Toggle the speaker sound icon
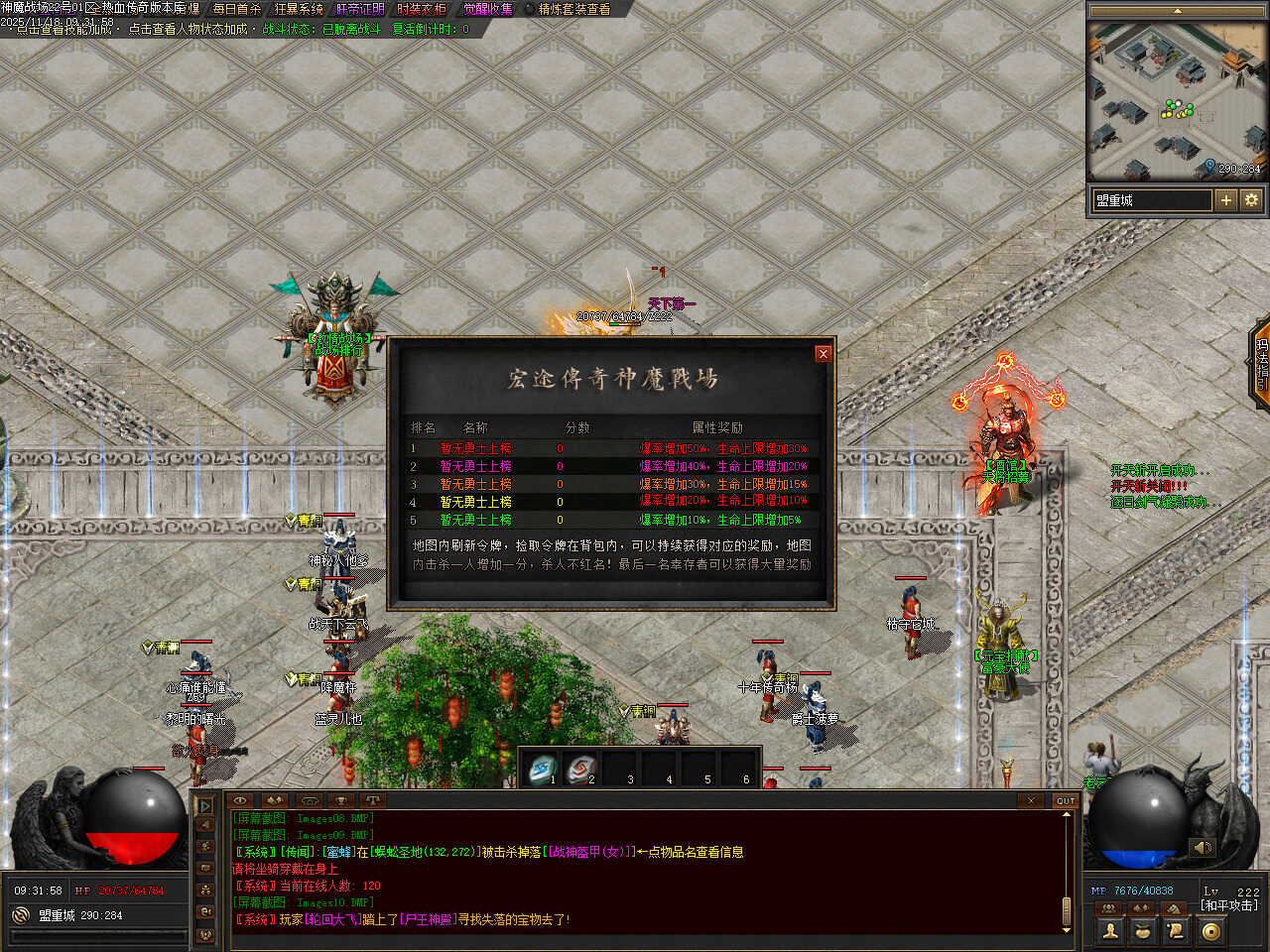1270x952 pixels. (1203, 848)
